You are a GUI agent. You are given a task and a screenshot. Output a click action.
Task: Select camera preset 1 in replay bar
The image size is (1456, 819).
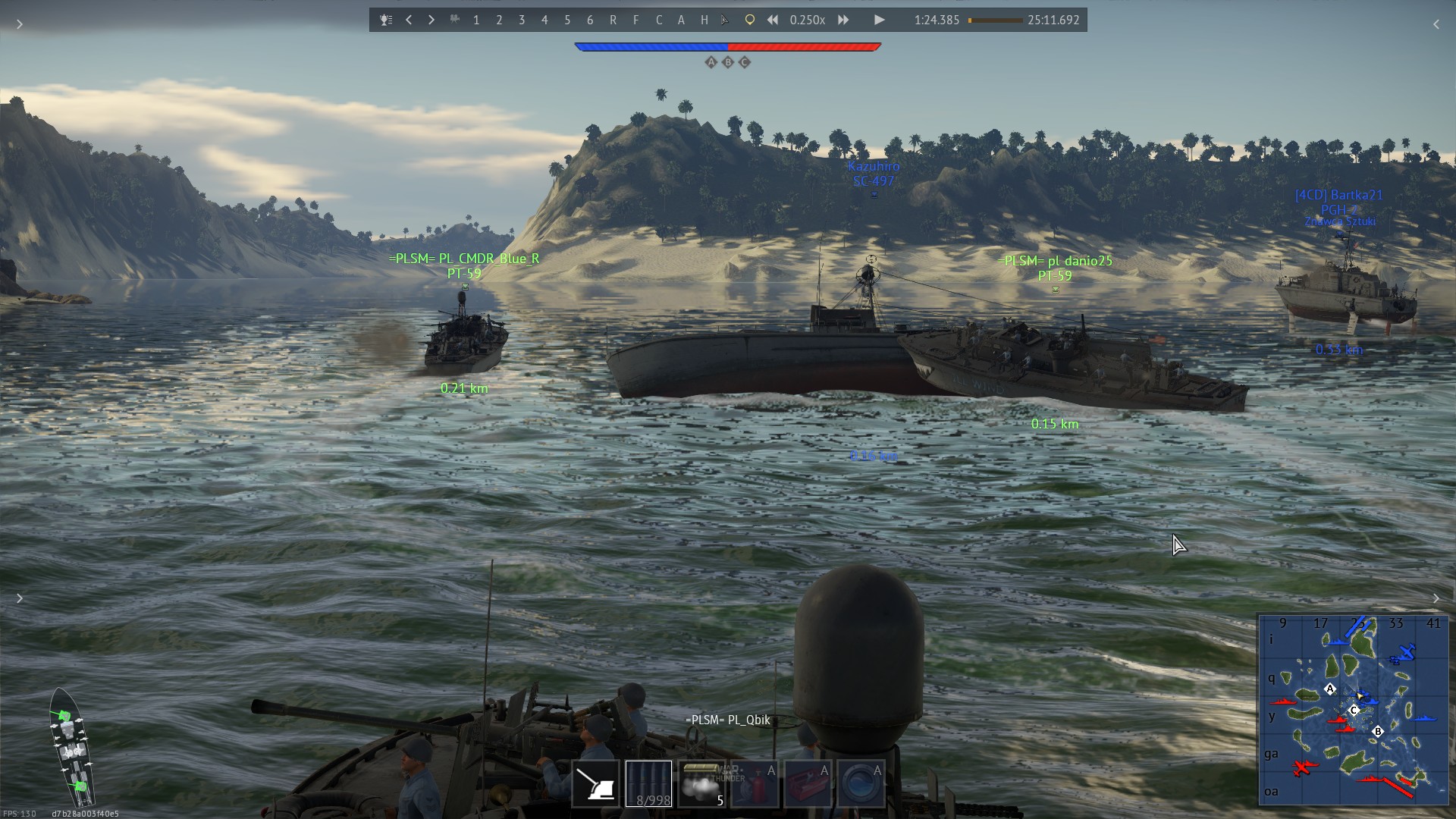click(x=476, y=20)
